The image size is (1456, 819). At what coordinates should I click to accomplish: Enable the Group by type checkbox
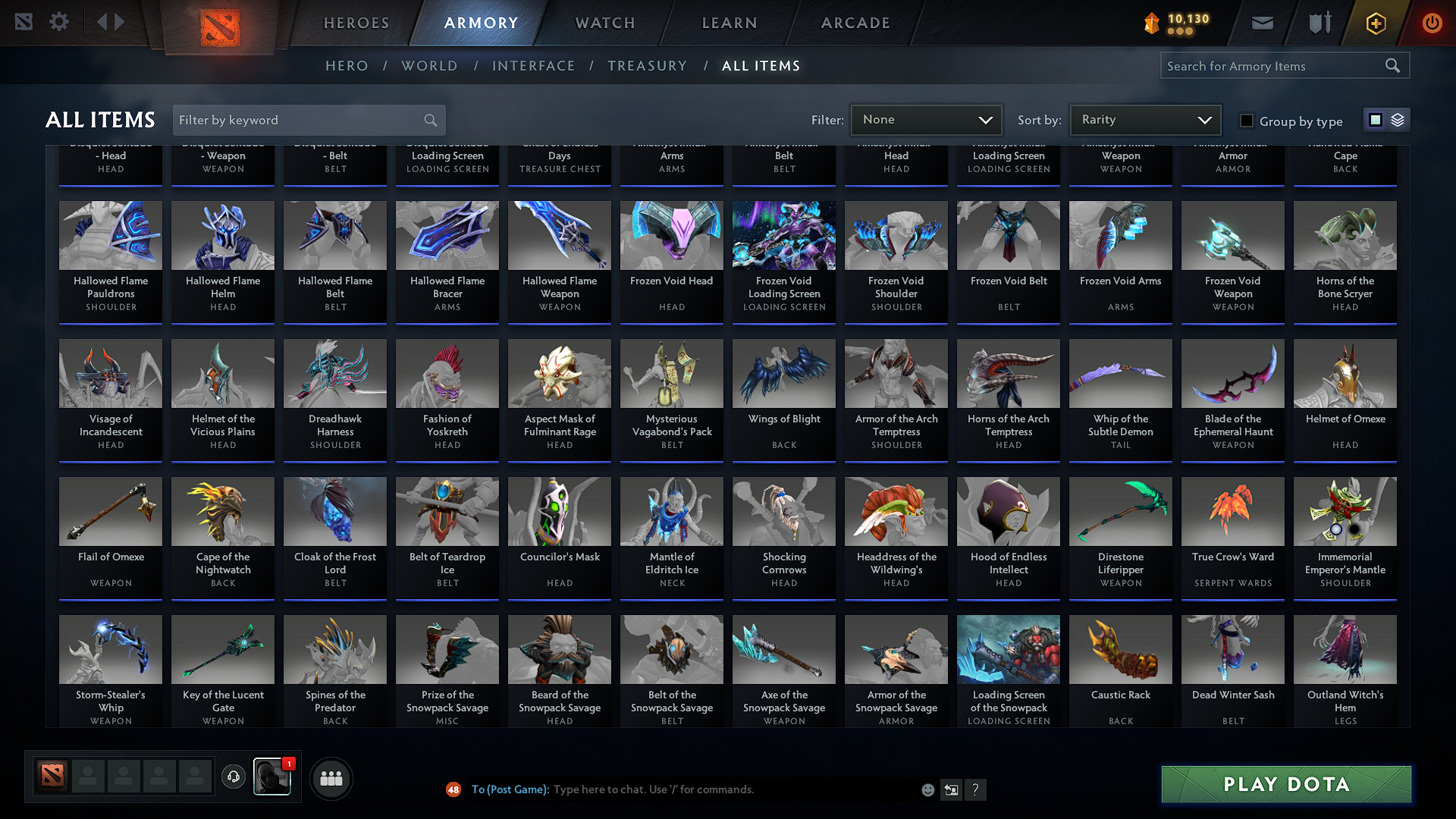click(1246, 120)
